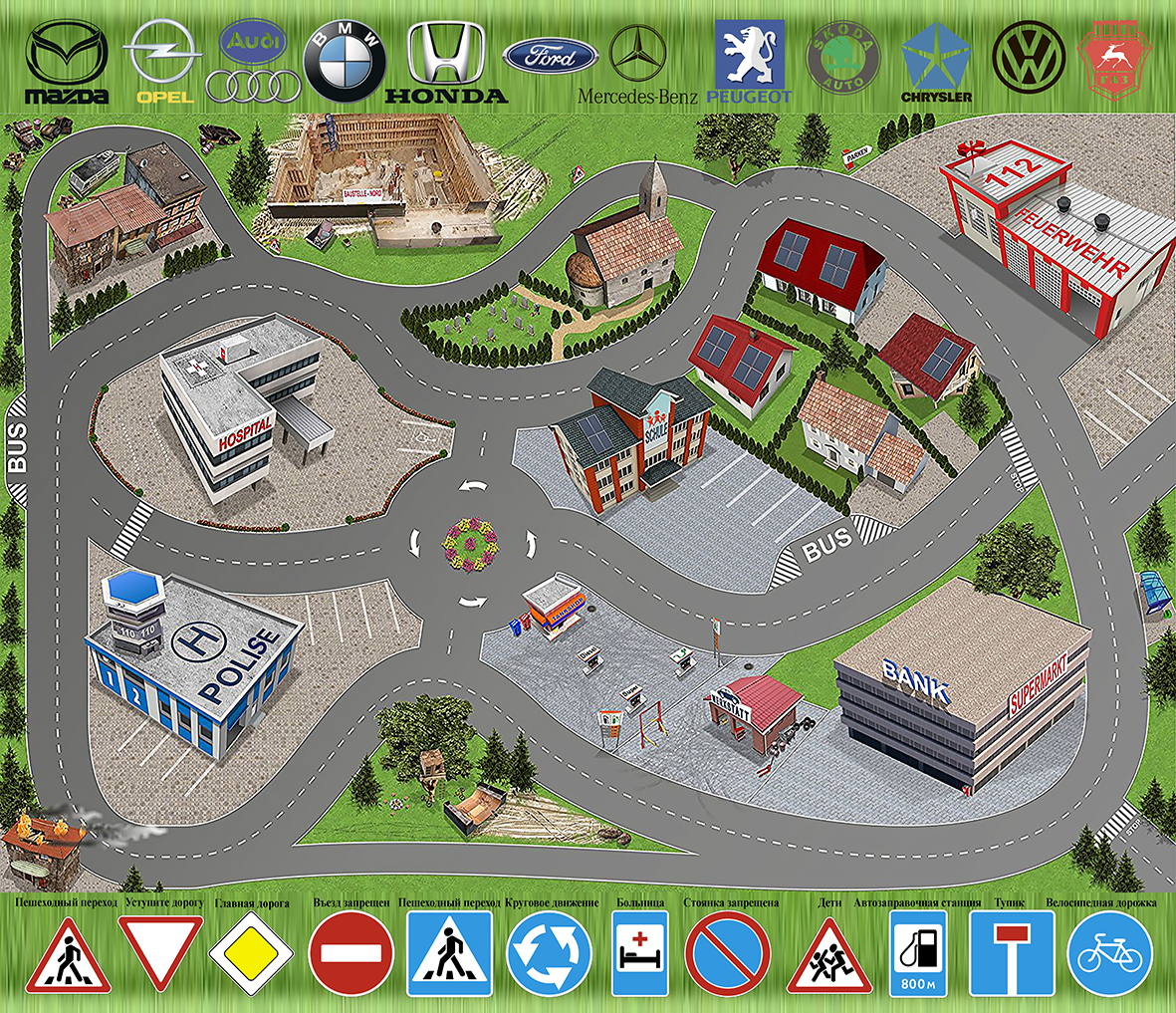The height and width of the screenshot is (1013, 1176).
Task: Select the triangular pedestrian crossing warning sign
Action: coord(68,958)
